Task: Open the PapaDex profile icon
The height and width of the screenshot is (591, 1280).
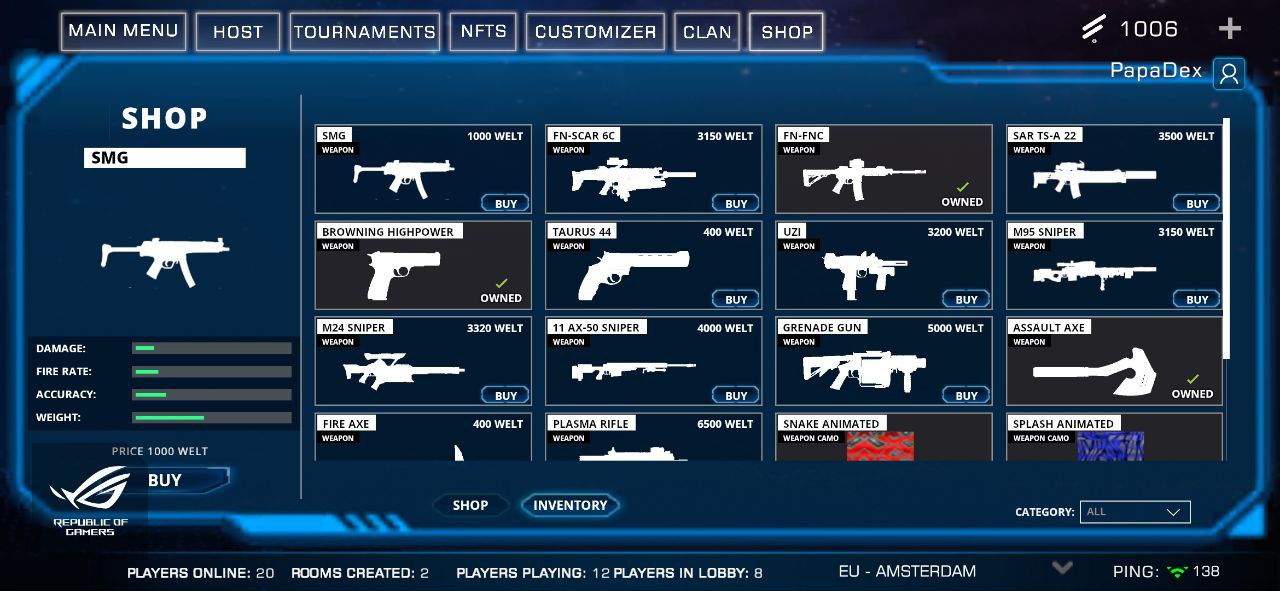Action: pyautogui.click(x=1229, y=73)
